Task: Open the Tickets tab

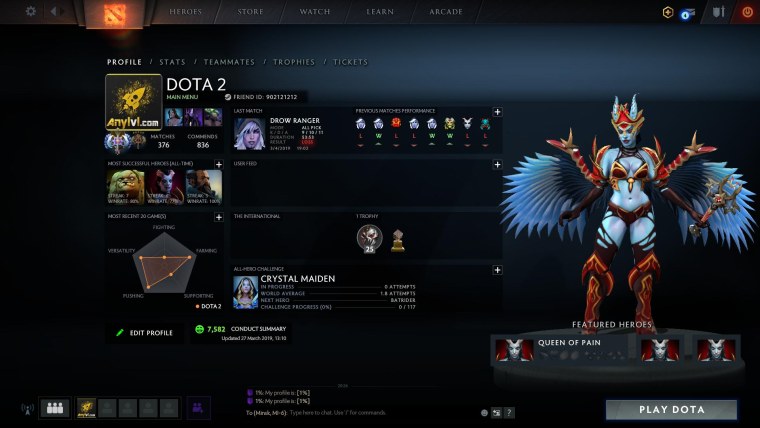Action: [x=350, y=62]
